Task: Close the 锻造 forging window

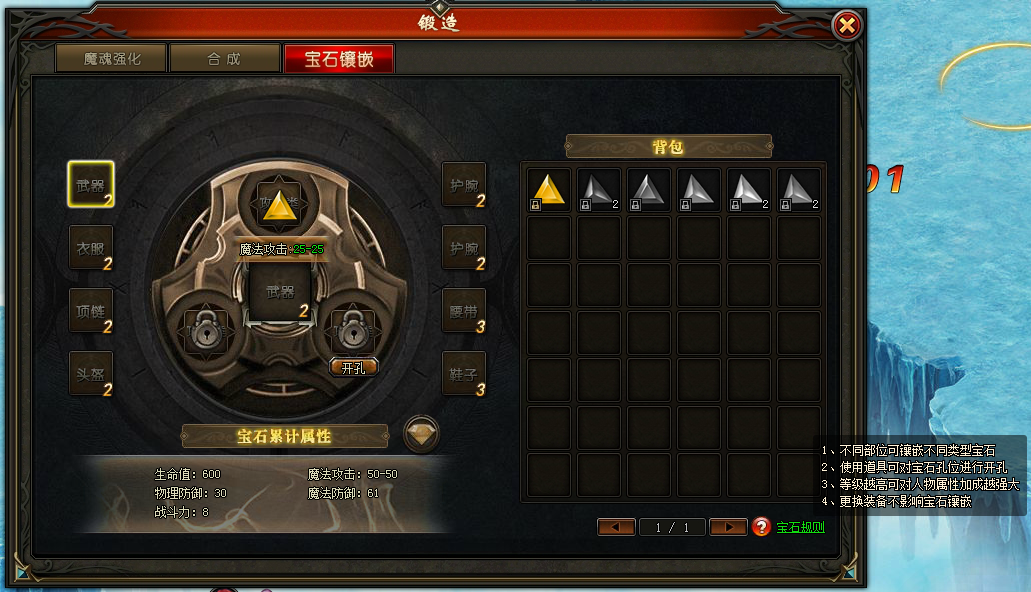Action: point(847,25)
